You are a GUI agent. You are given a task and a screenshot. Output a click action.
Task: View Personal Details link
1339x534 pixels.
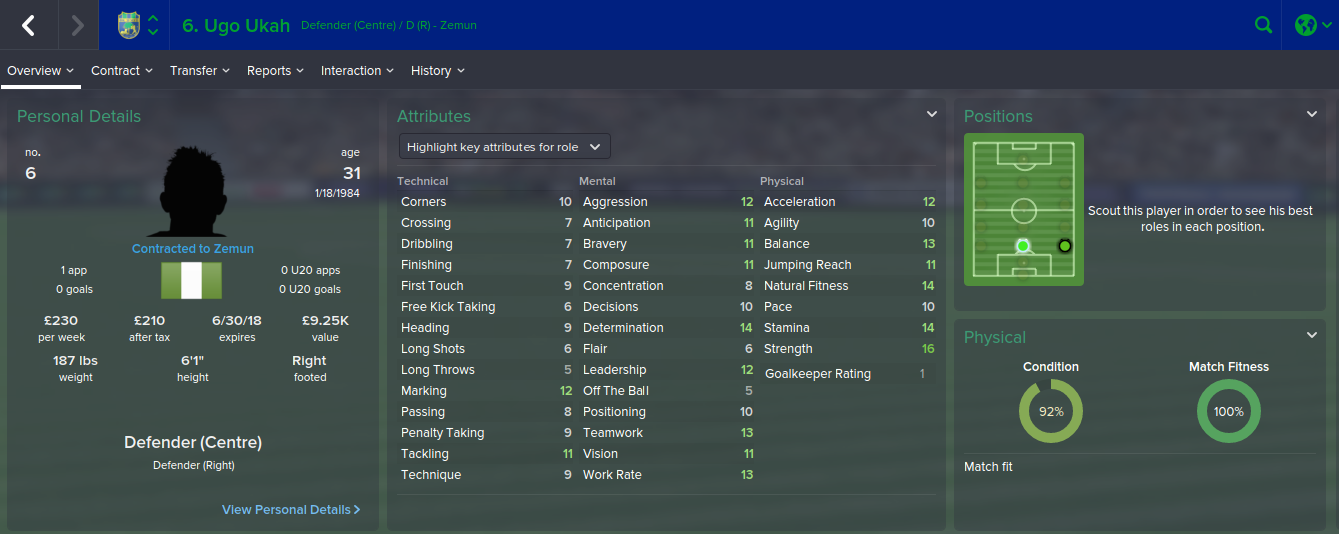pyautogui.click(x=290, y=510)
